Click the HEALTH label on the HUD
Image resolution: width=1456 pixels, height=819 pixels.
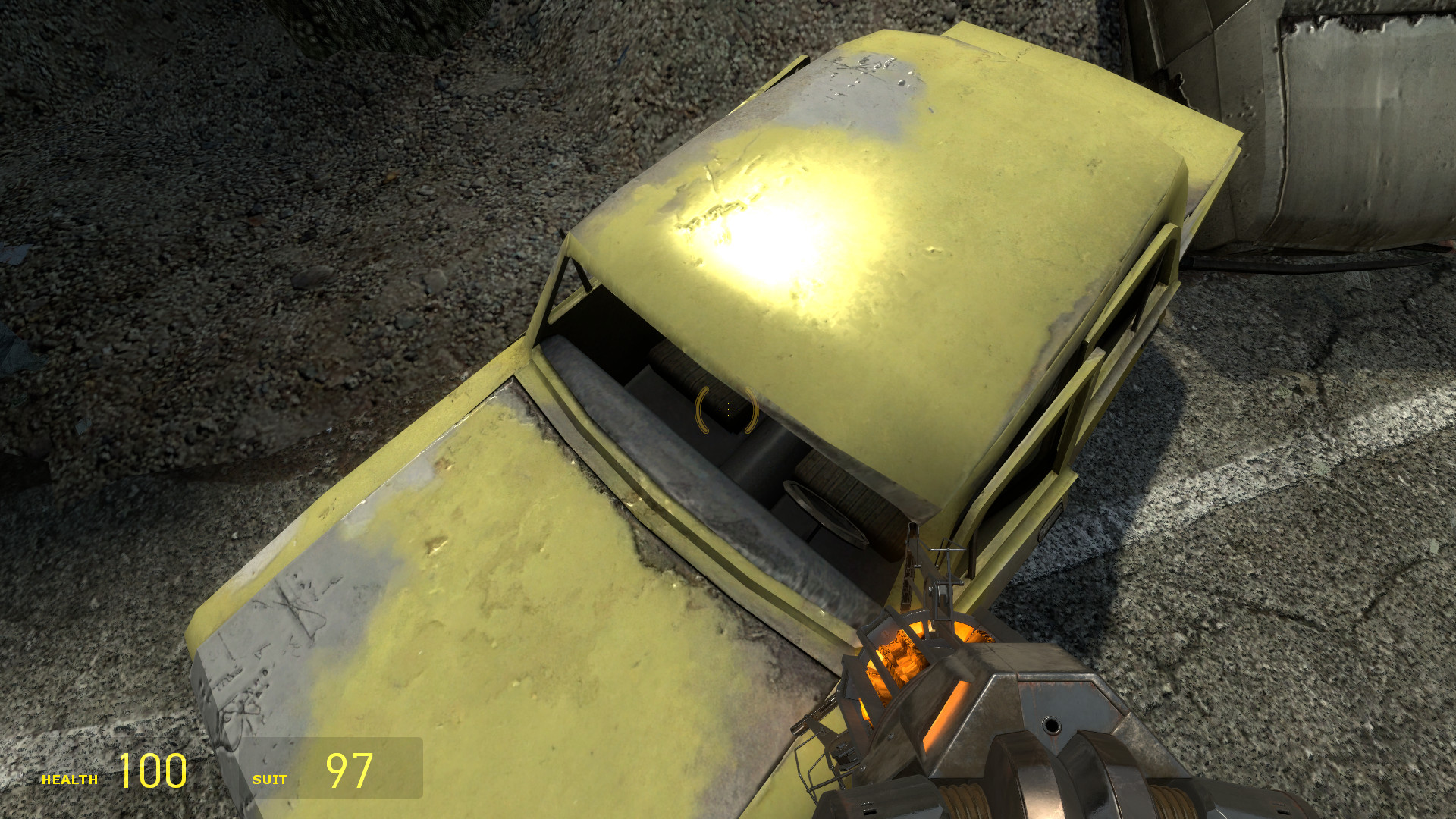[70, 778]
